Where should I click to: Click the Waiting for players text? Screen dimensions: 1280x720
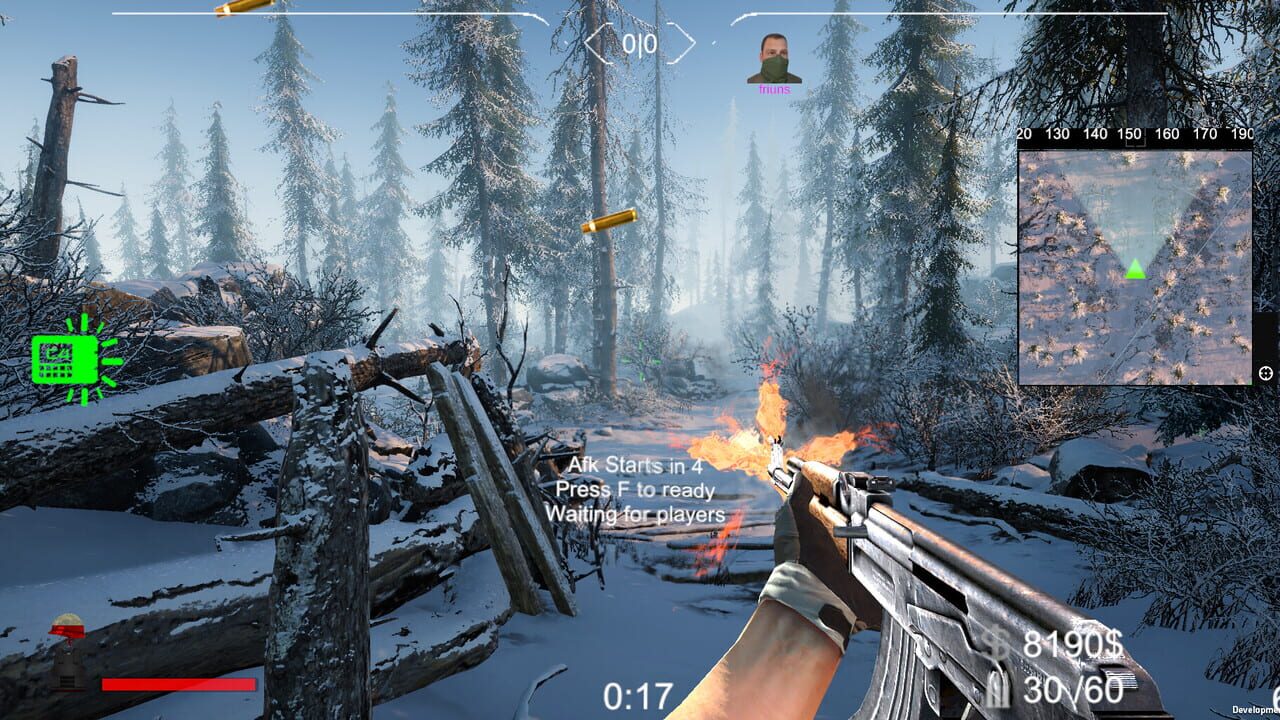click(x=634, y=515)
